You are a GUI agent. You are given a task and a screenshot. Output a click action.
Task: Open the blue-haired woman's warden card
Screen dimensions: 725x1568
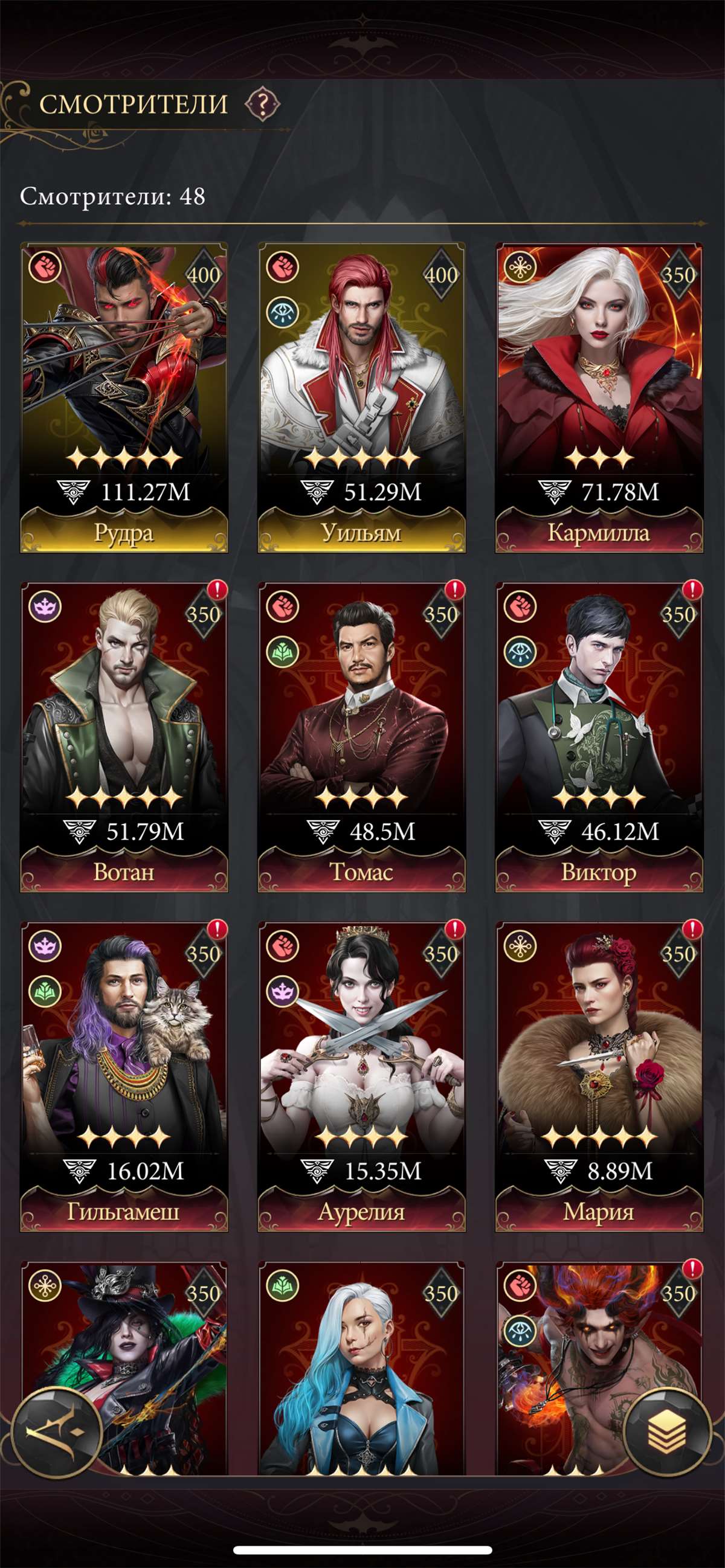[361, 1369]
